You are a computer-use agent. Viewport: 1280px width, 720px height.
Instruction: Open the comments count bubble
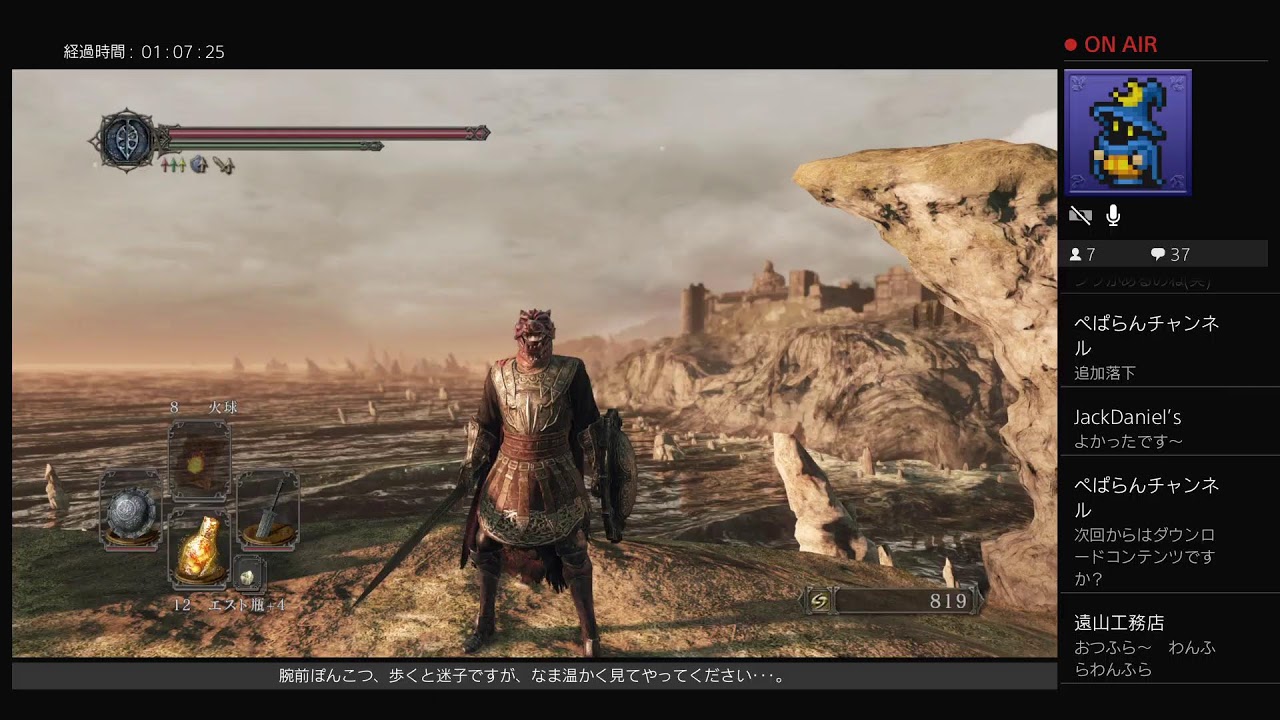1169,254
